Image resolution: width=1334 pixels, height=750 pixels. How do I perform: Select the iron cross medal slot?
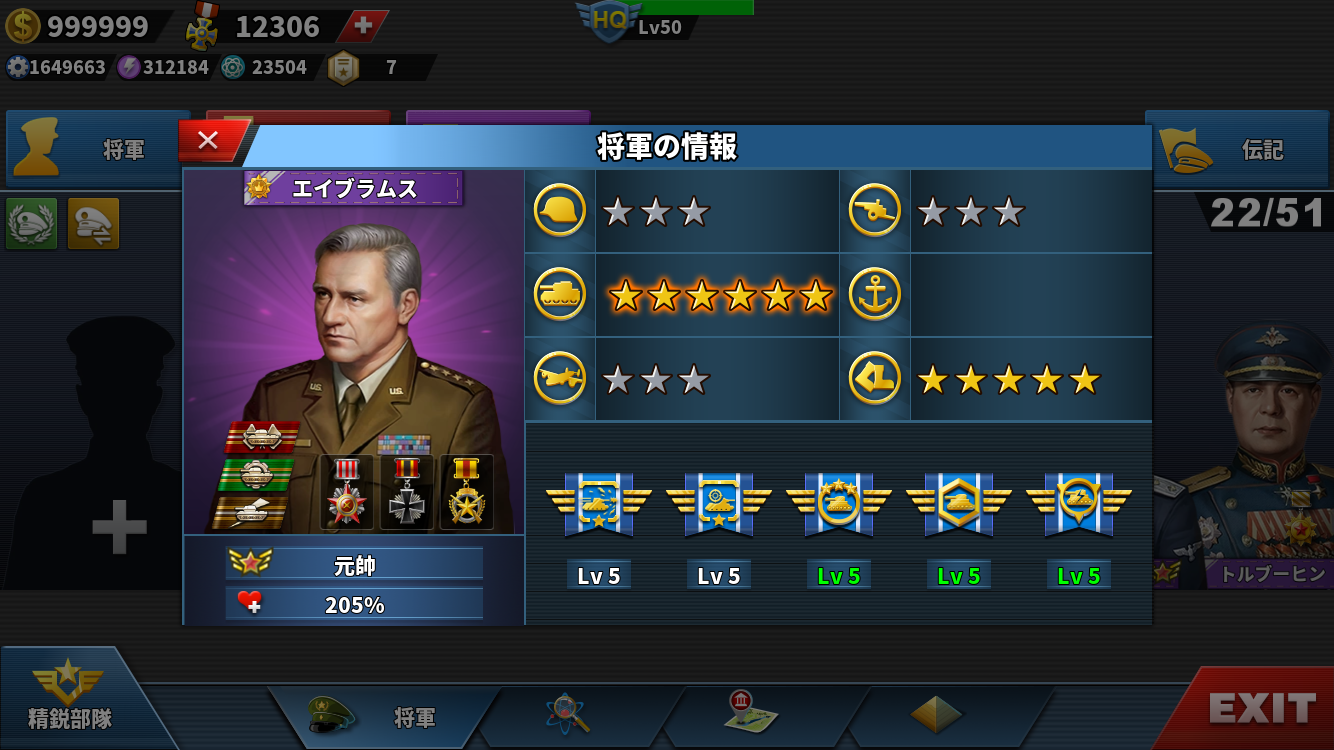pos(407,492)
